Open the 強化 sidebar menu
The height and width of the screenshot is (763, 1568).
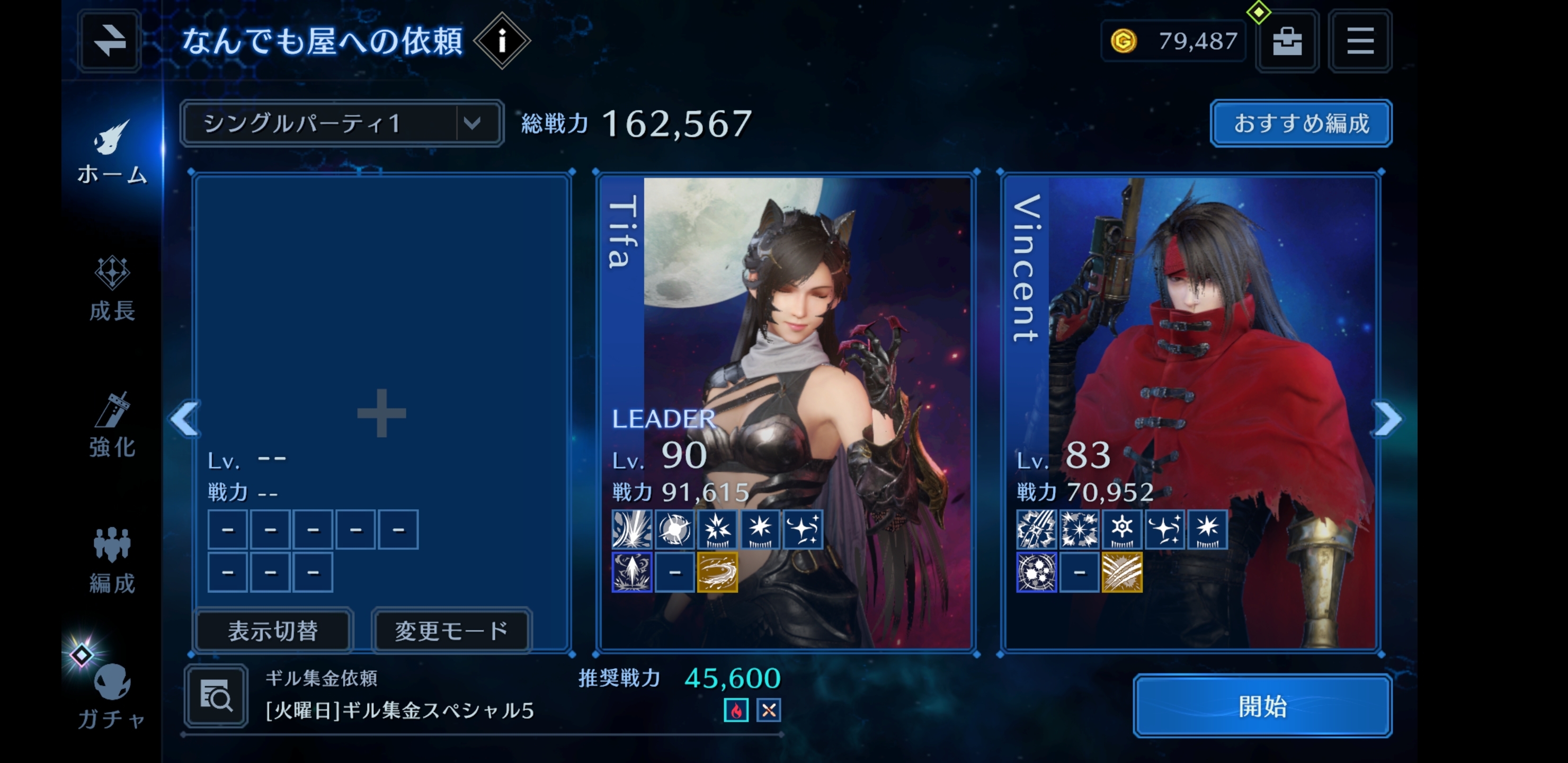112,425
